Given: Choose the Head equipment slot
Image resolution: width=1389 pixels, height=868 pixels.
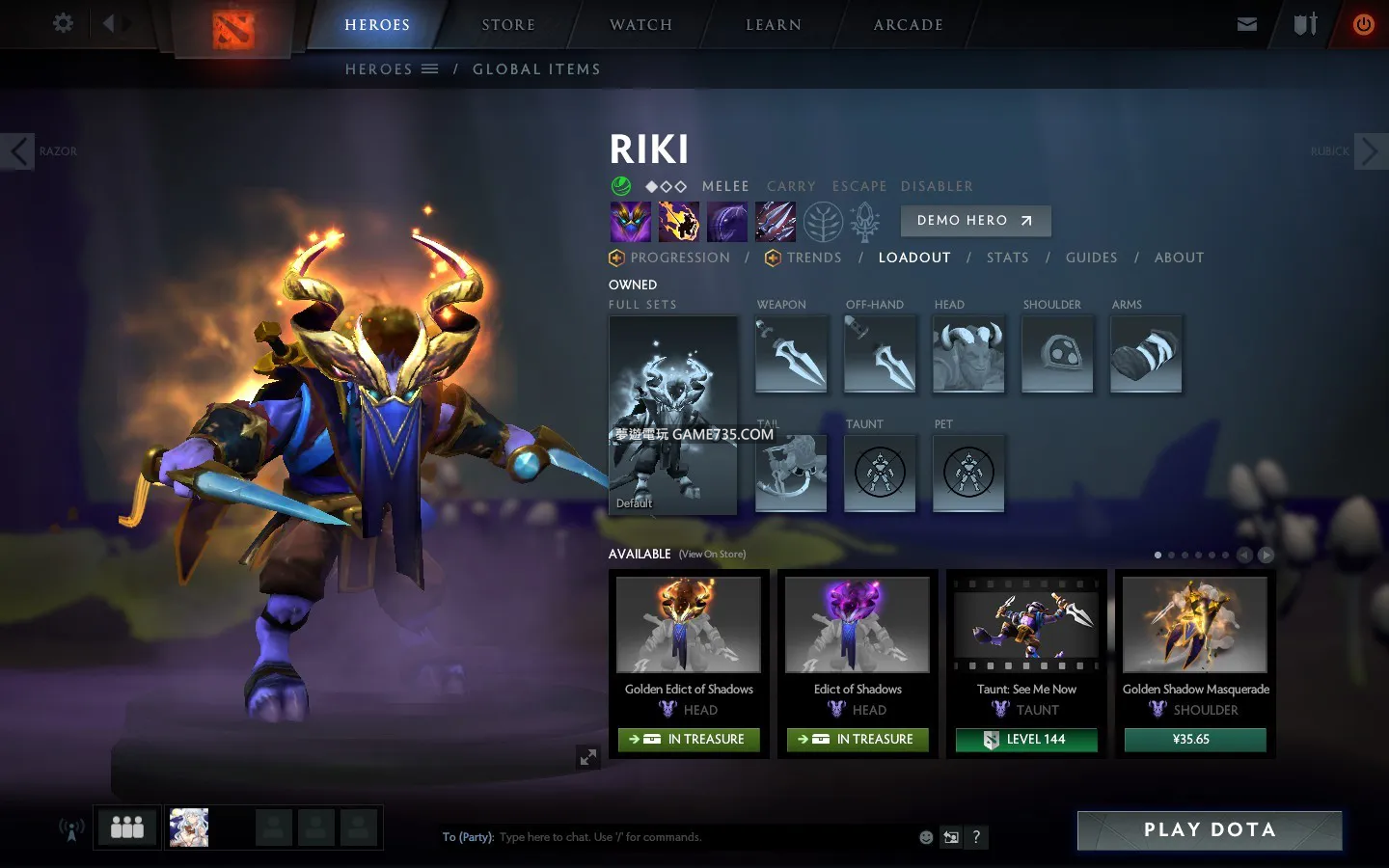Looking at the screenshot, I should pyautogui.click(x=968, y=354).
